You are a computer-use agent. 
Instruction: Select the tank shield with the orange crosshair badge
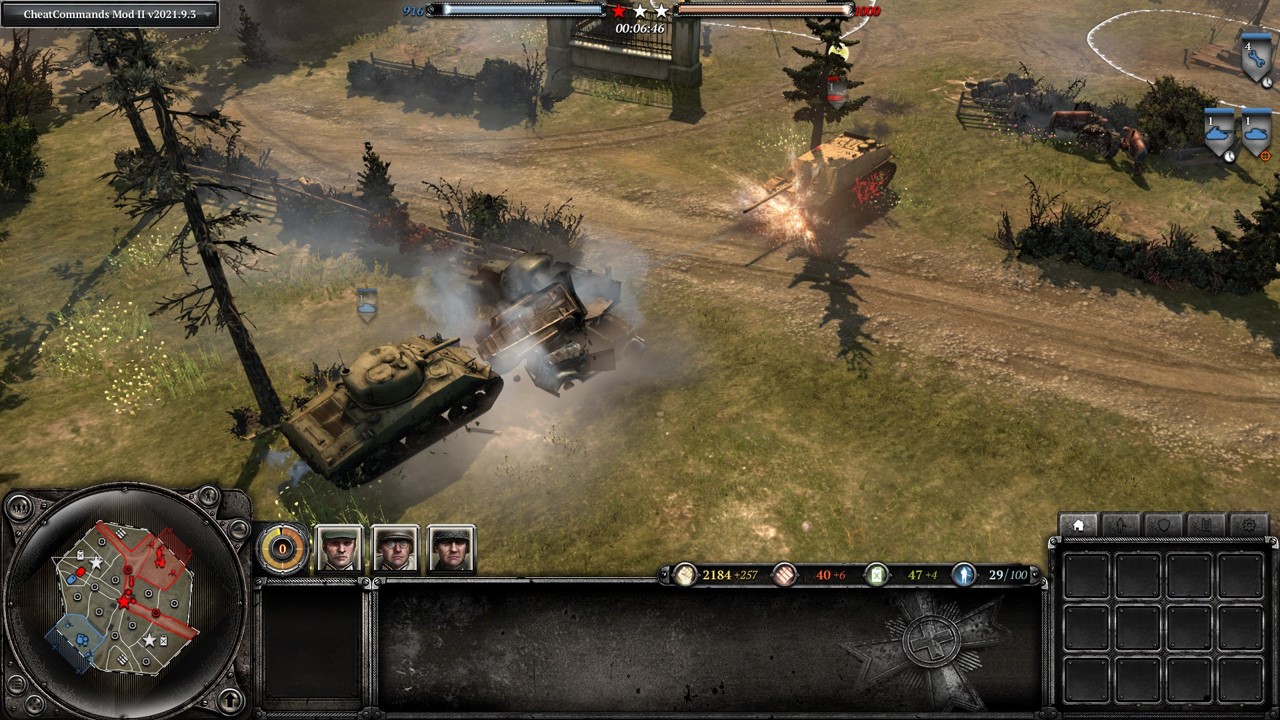[x=1256, y=132]
